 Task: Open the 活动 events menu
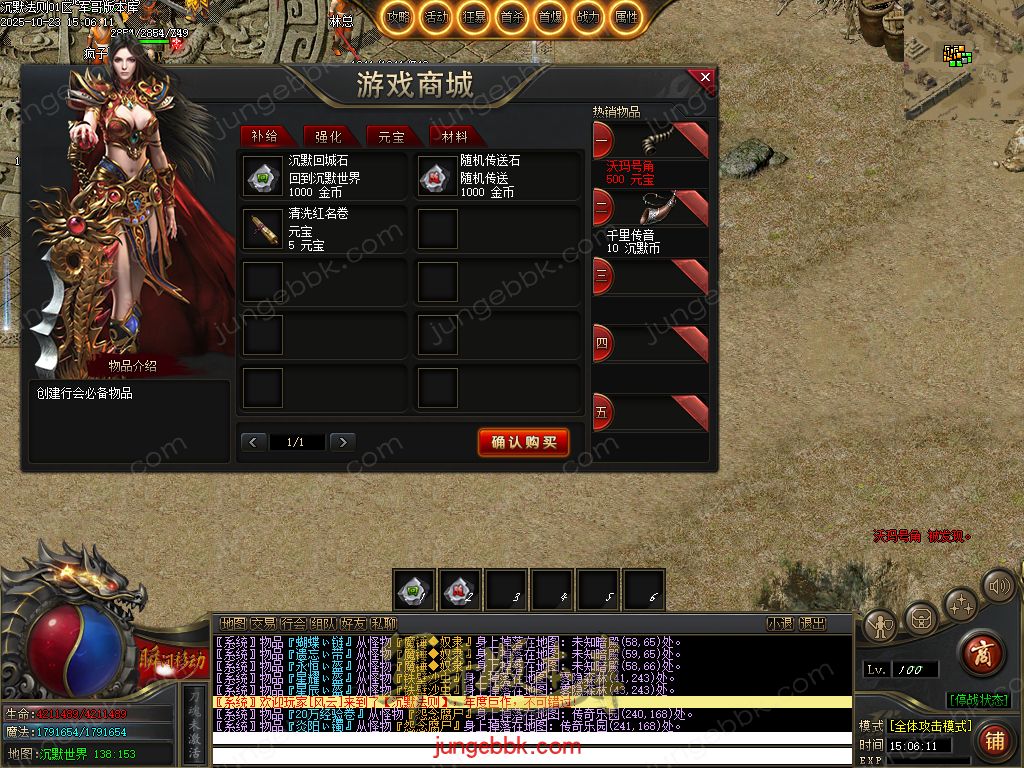(436, 17)
